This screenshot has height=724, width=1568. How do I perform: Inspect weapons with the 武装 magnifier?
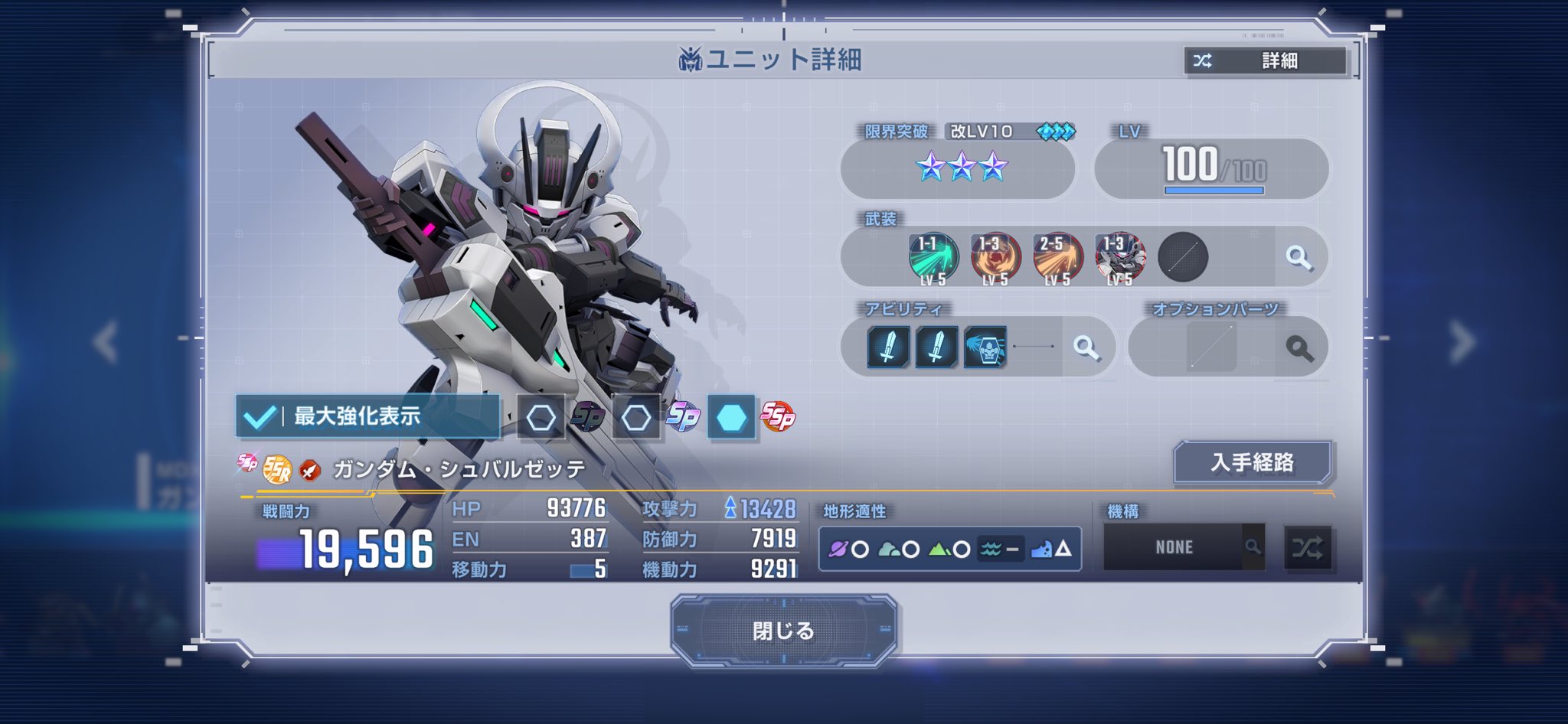(1298, 258)
